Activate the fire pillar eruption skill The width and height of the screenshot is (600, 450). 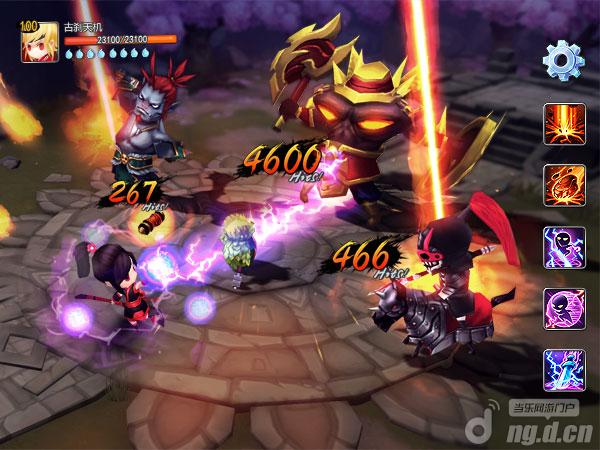point(563,125)
